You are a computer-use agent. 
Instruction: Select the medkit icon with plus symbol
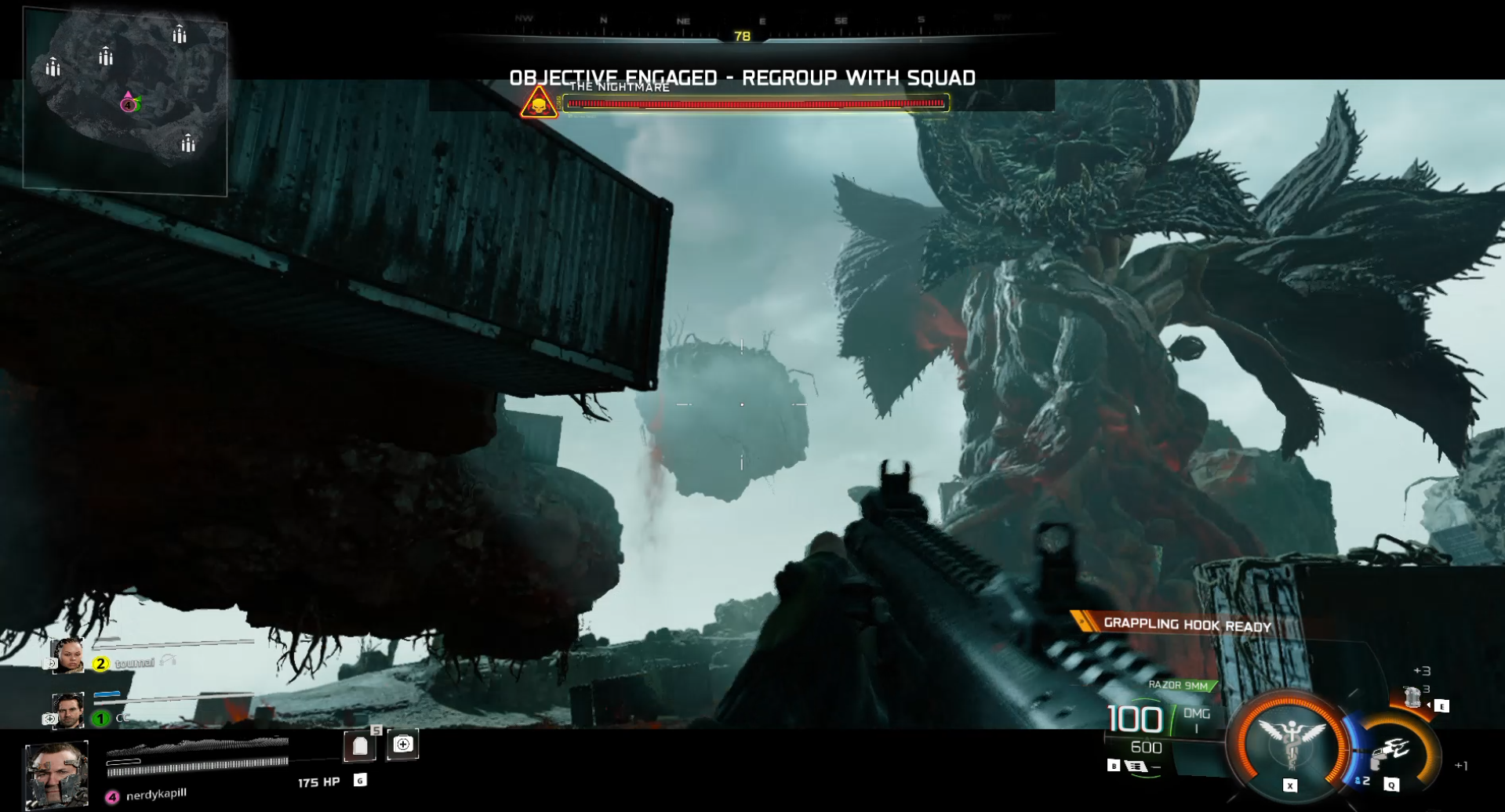402,745
